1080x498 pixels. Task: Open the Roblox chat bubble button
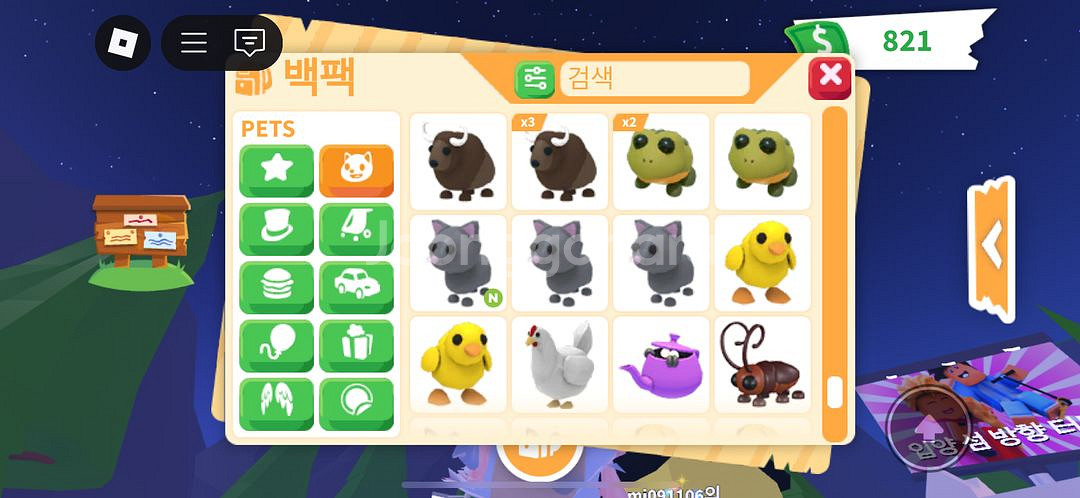point(249,43)
